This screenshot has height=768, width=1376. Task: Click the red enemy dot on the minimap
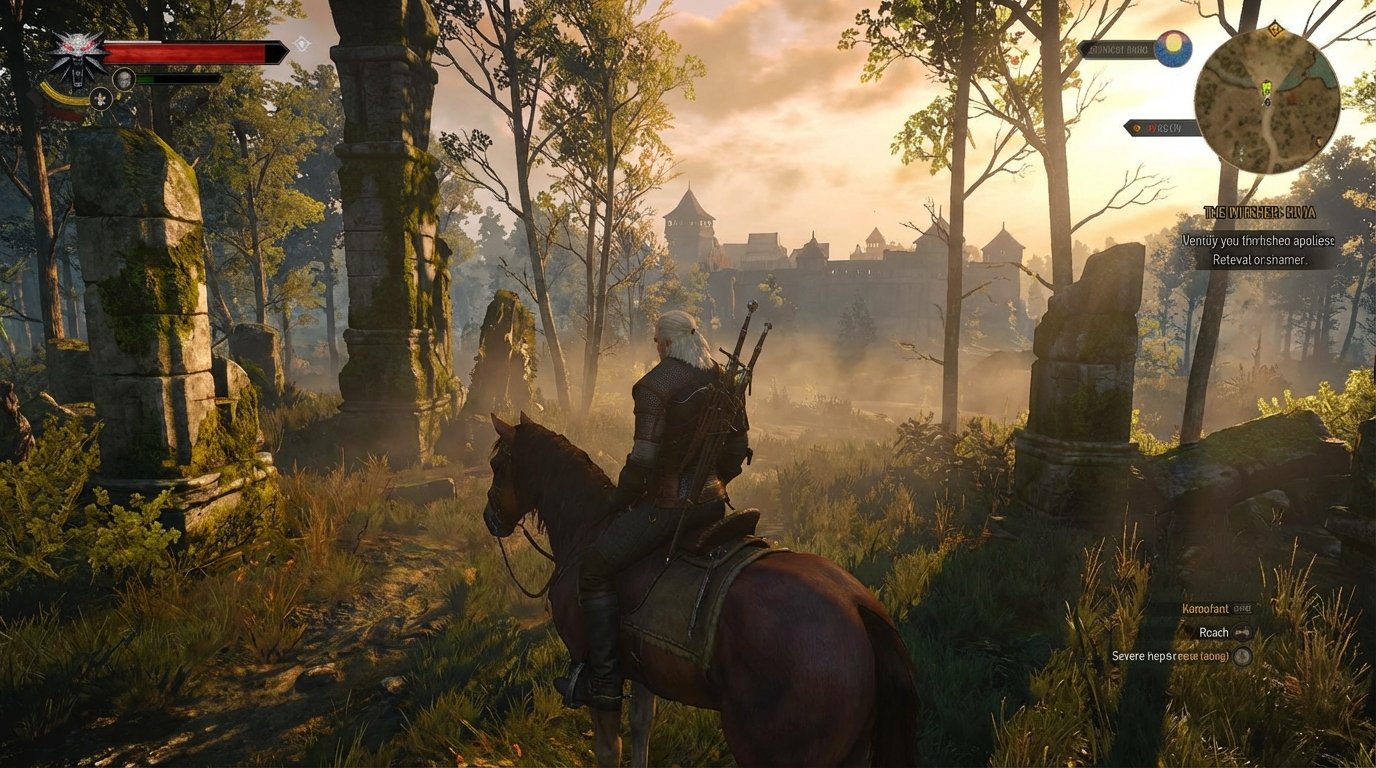tap(1292, 98)
